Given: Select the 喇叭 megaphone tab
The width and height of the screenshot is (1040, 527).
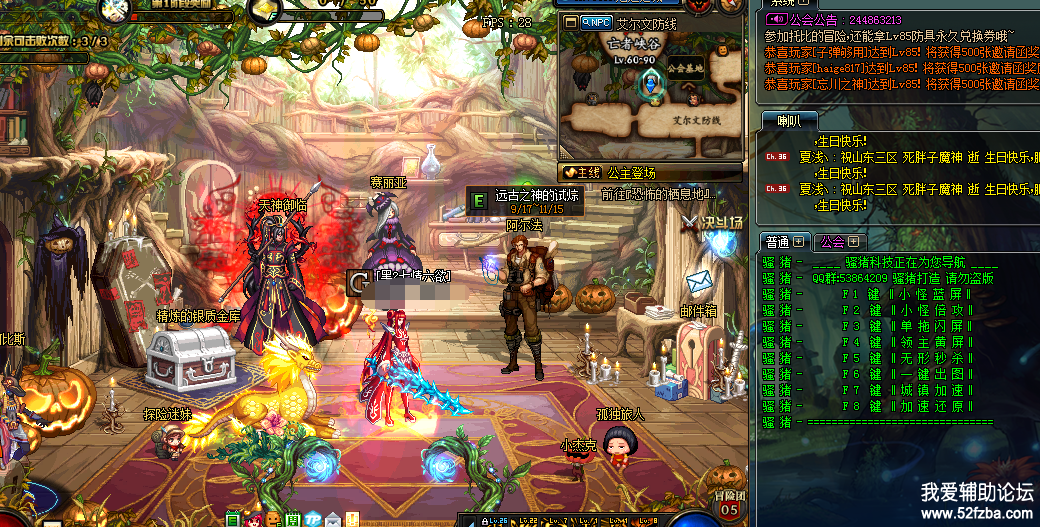Looking at the screenshot, I should [x=790, y=121].
